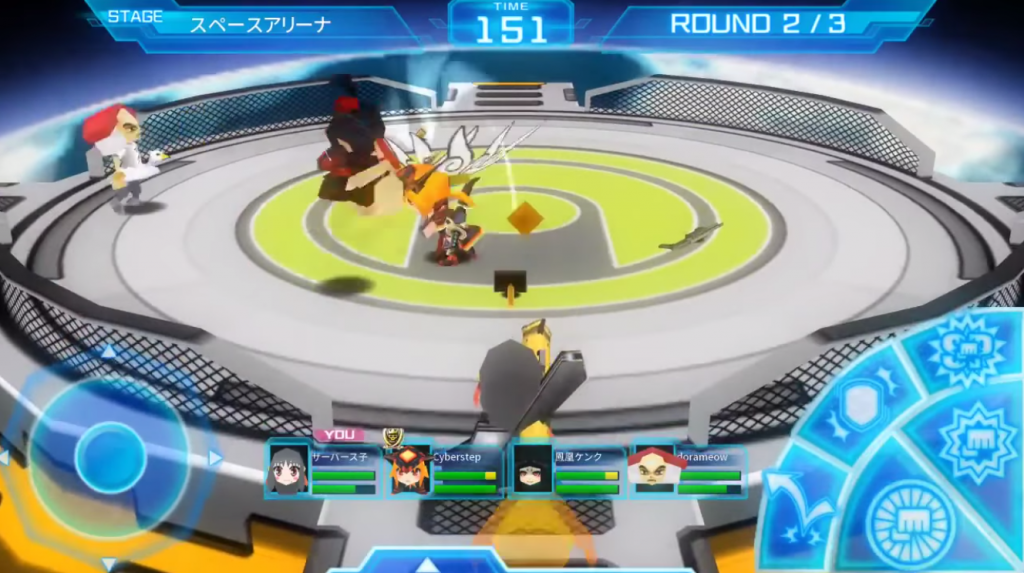Tap the virtual joystick center knob

pyautogui.click(x=110, y=457)
